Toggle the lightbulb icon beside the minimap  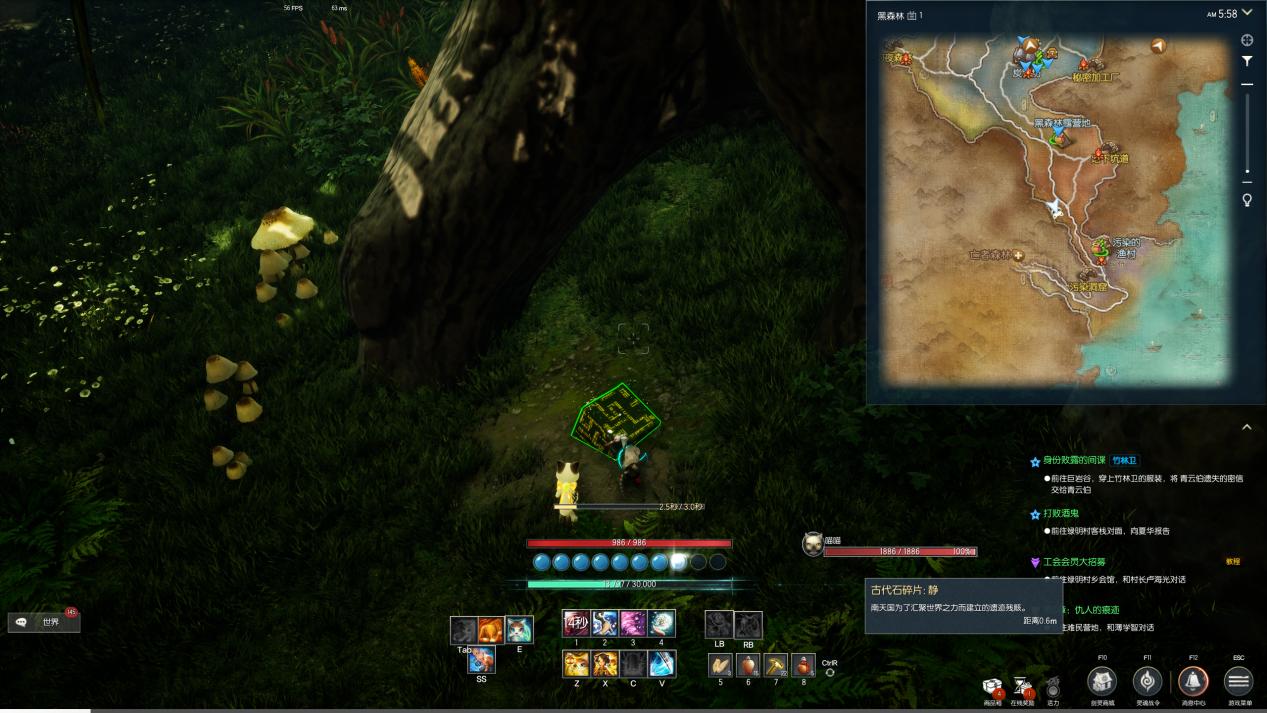1247,200
